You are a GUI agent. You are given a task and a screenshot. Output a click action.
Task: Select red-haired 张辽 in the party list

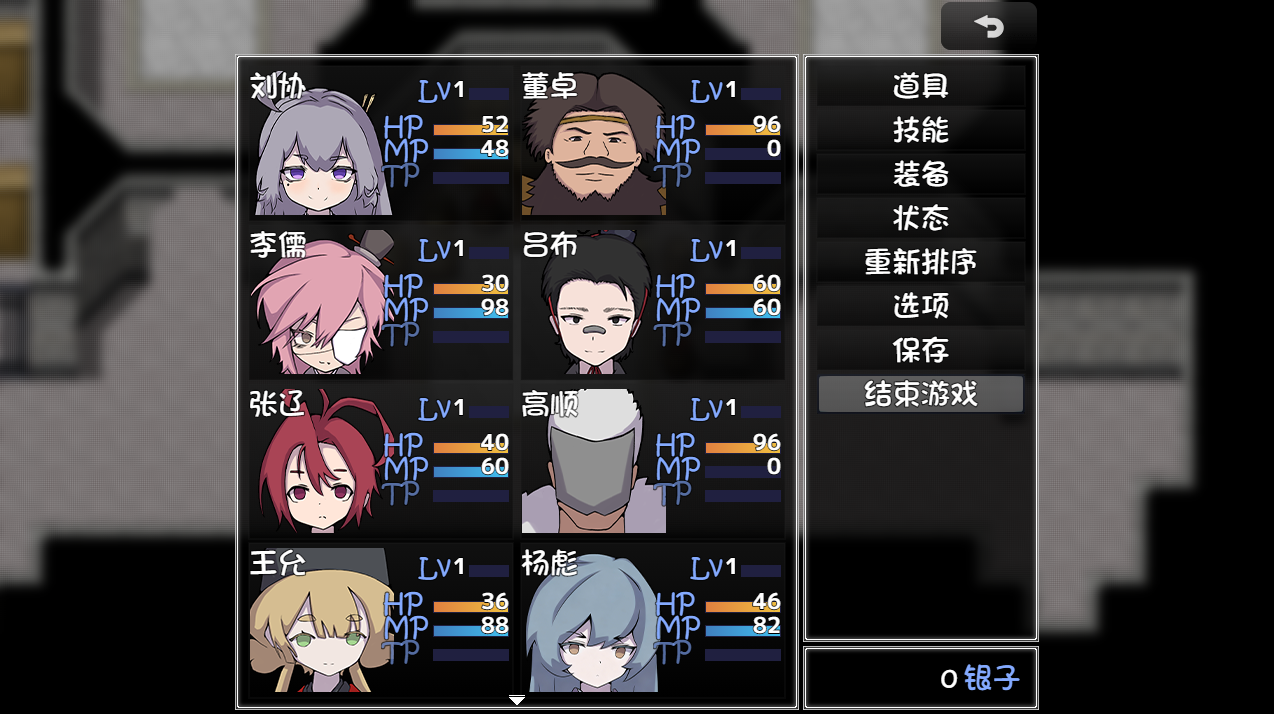pyautogui.click(x=380, y=460)
